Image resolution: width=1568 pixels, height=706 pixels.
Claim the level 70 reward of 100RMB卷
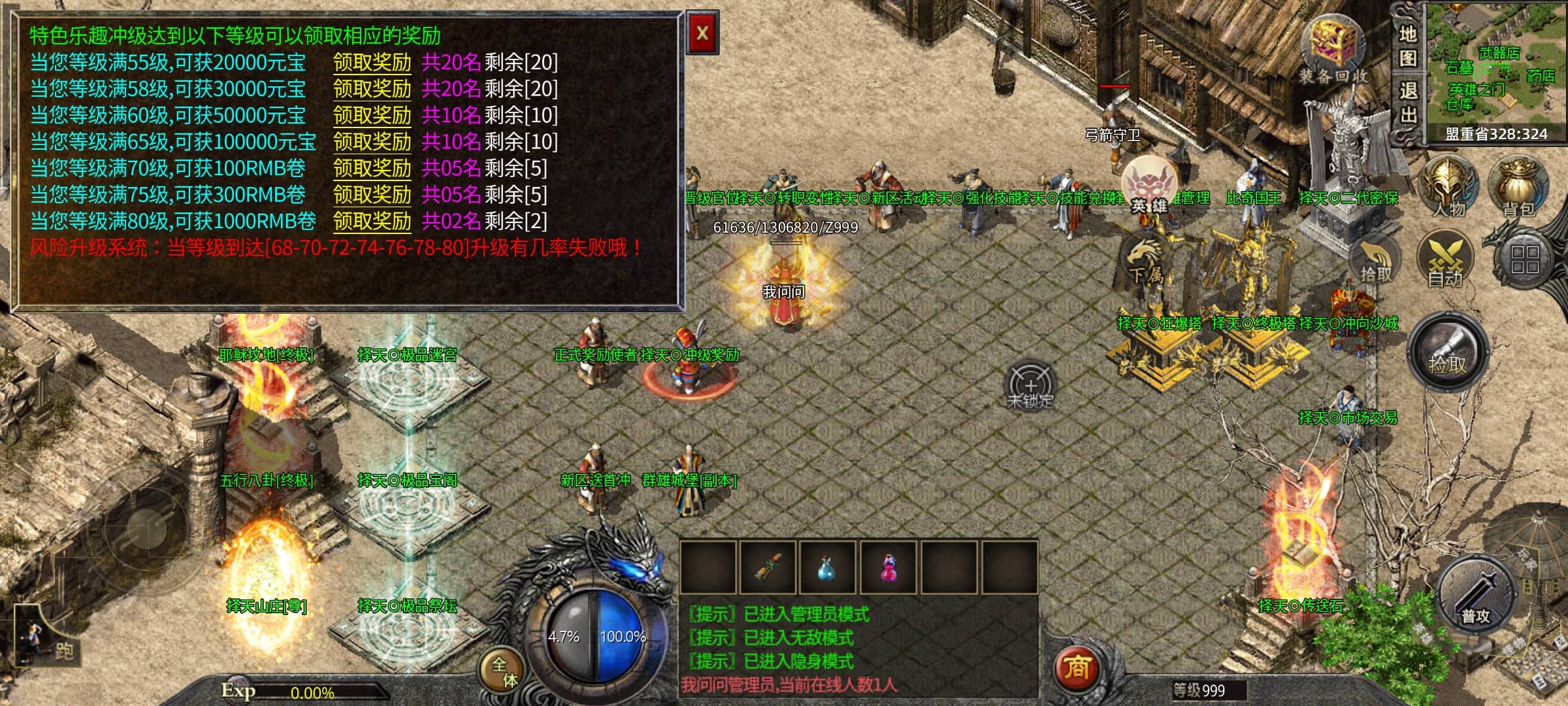[x=372, y=169]
